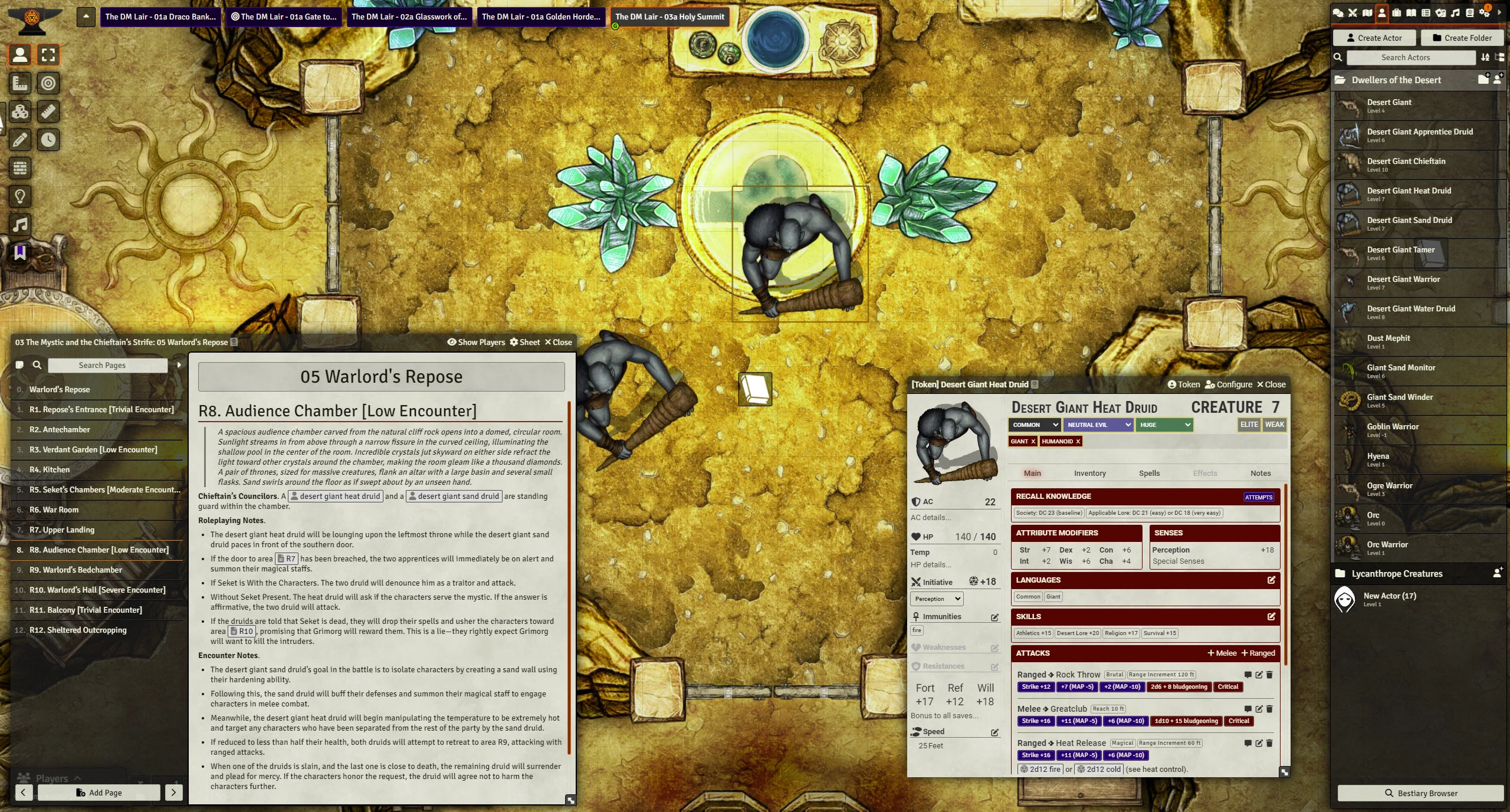The width and height of the screenshot is (1510, 812).
Task: Open the Configure option for the token sheet
Action: tap(1228, 384)
